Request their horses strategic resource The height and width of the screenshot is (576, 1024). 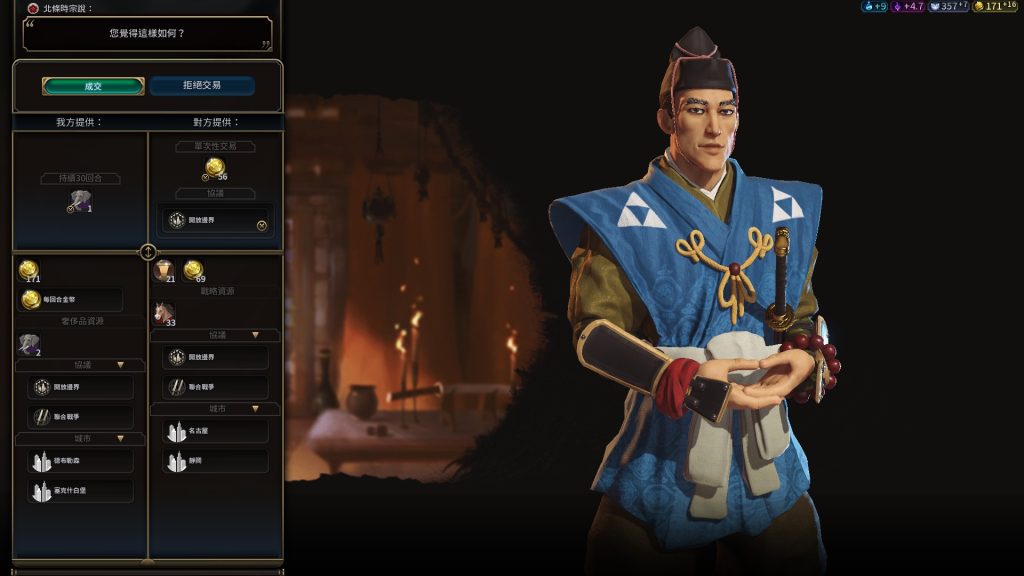click(x=164, y=313)
